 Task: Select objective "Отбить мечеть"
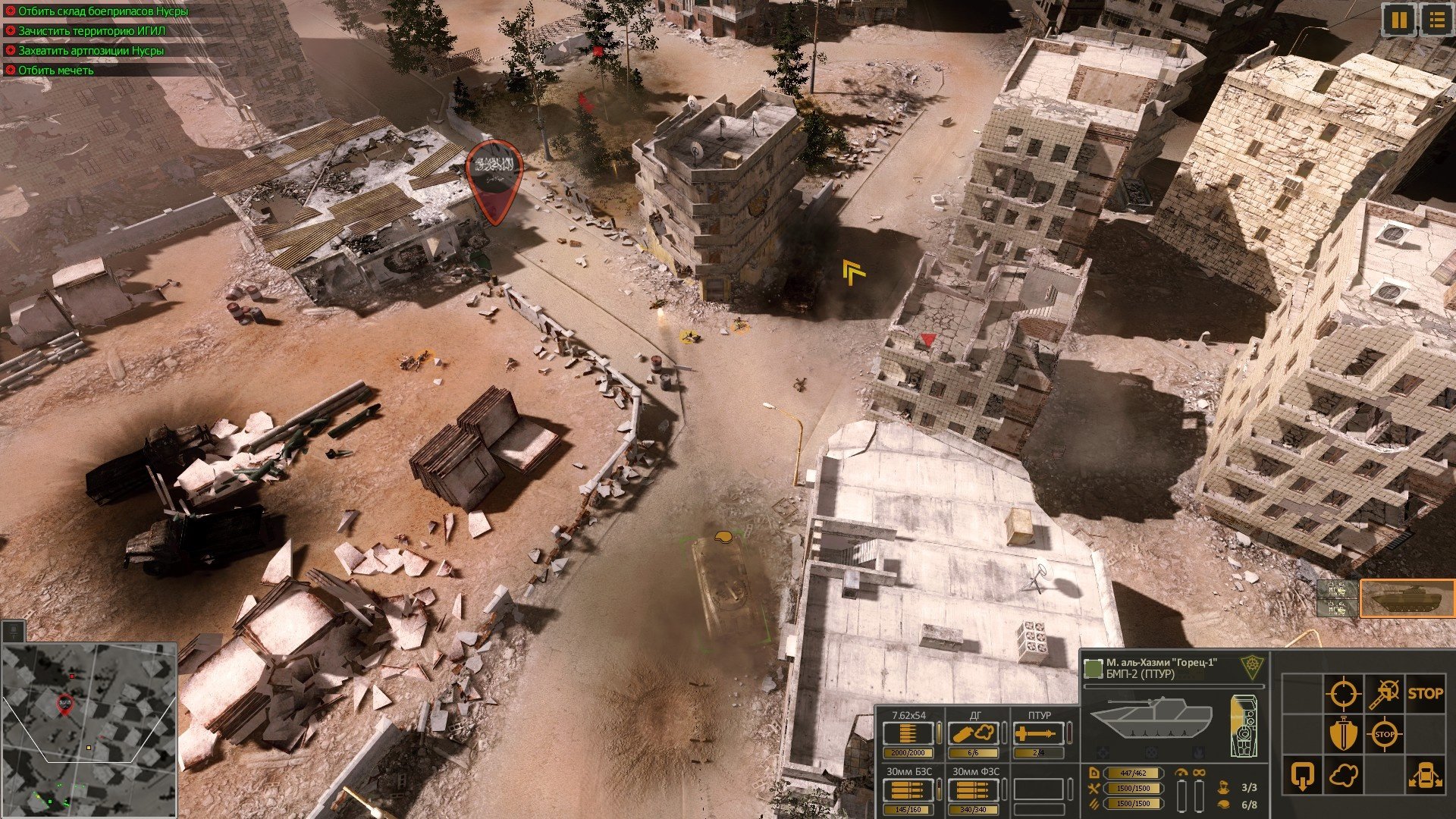(x=55, y=71)
